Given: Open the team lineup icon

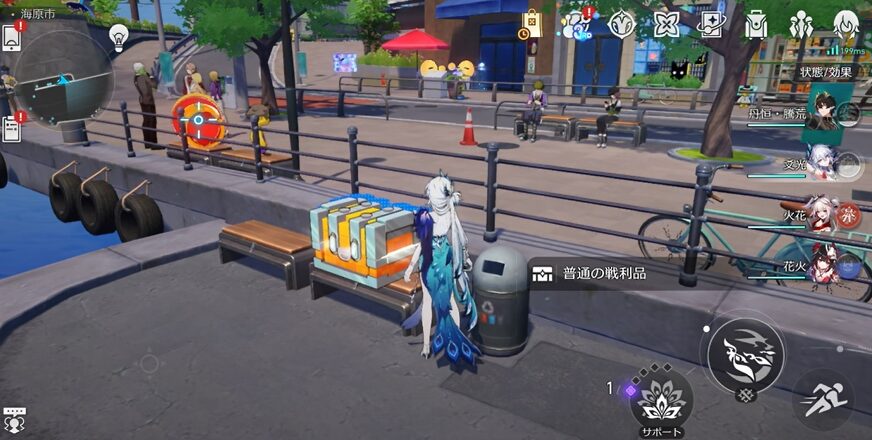Looking at the screenshot, I should coord(801,24).
